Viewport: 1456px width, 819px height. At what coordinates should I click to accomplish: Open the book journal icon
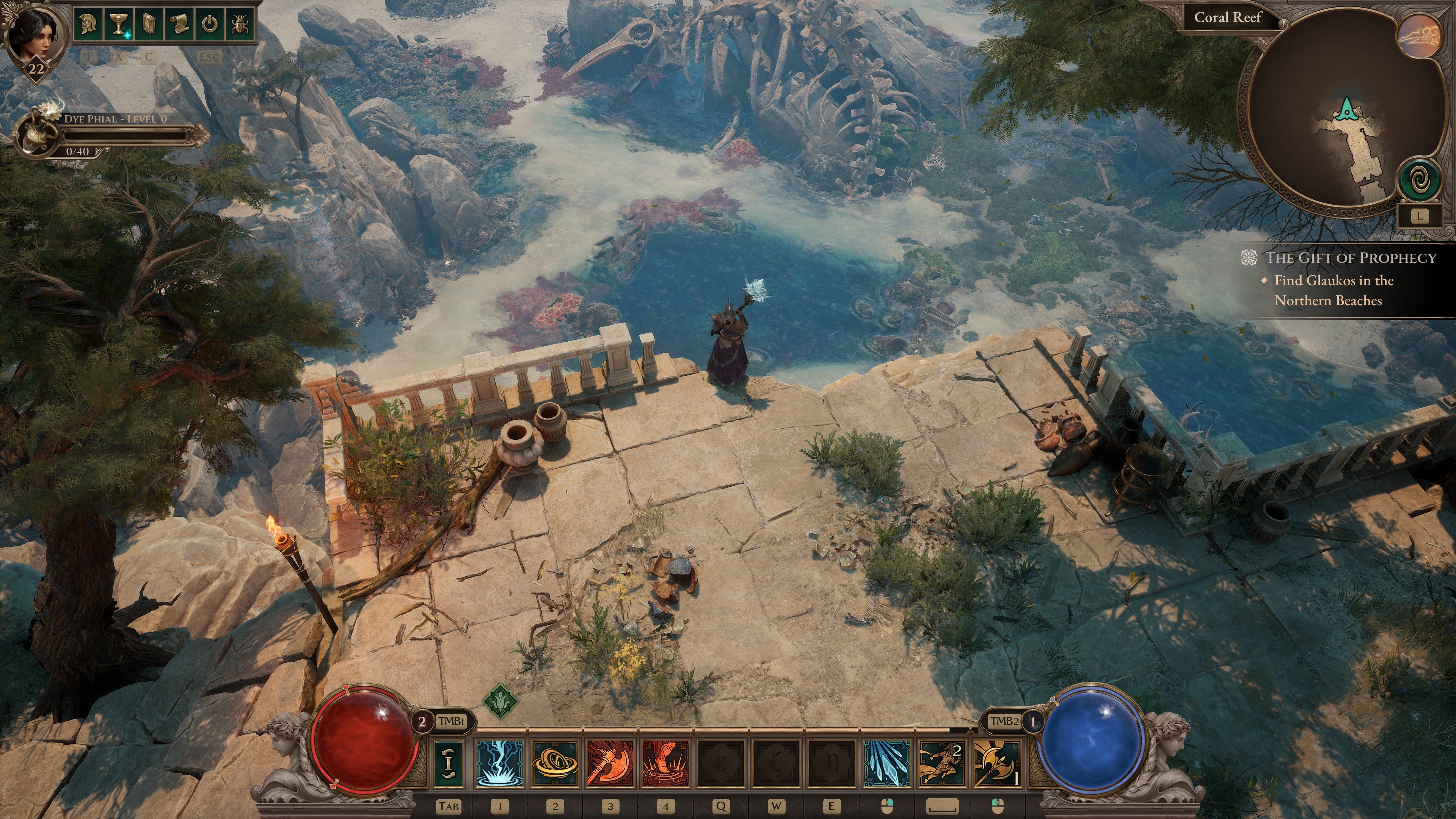[149, 25]
